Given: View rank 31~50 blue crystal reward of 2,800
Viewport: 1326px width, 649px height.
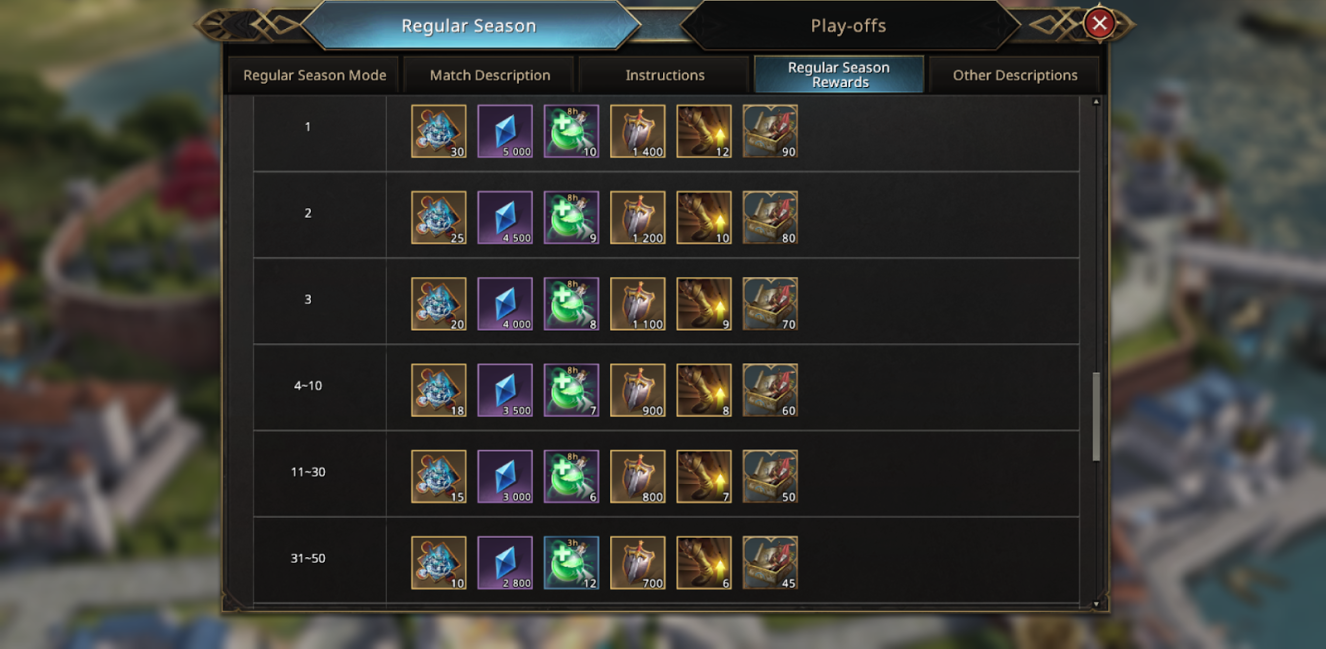Looking at the screenshot, I should pos(505,563).
